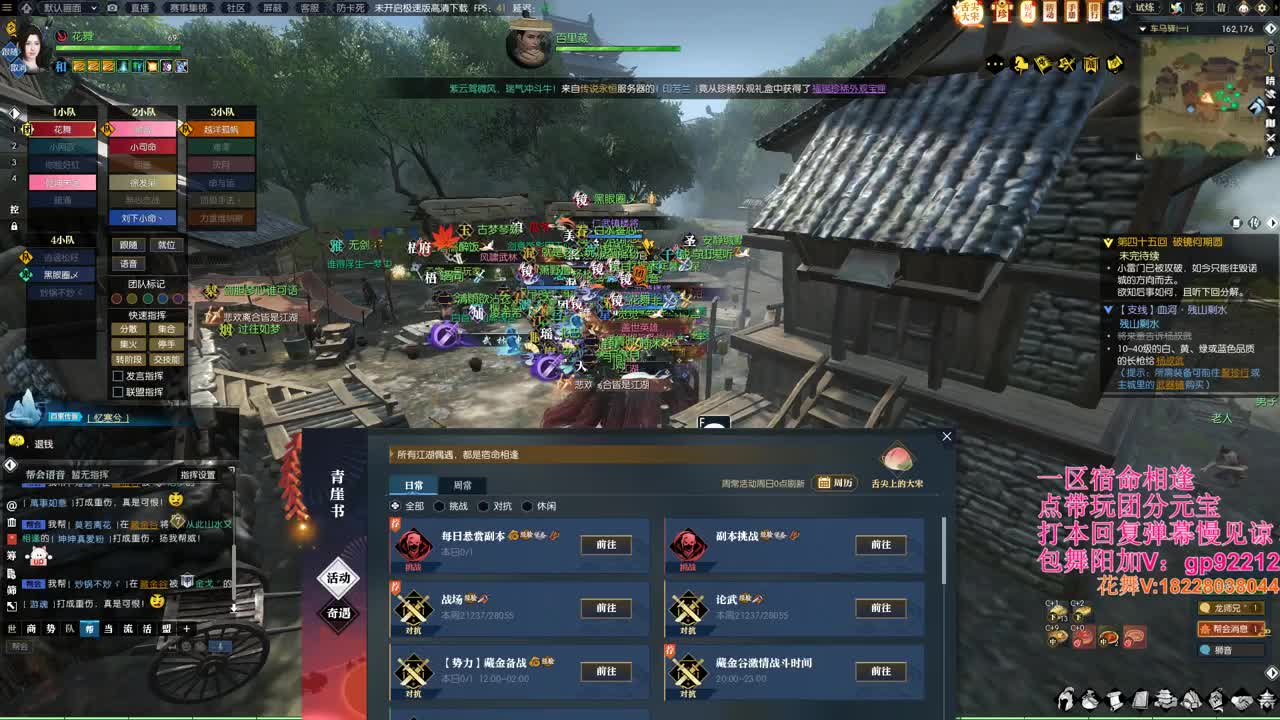The image size is (1280, 720).
Task: Switch to the 周常 tab in 青崖书
Action: tap(462, 487)
